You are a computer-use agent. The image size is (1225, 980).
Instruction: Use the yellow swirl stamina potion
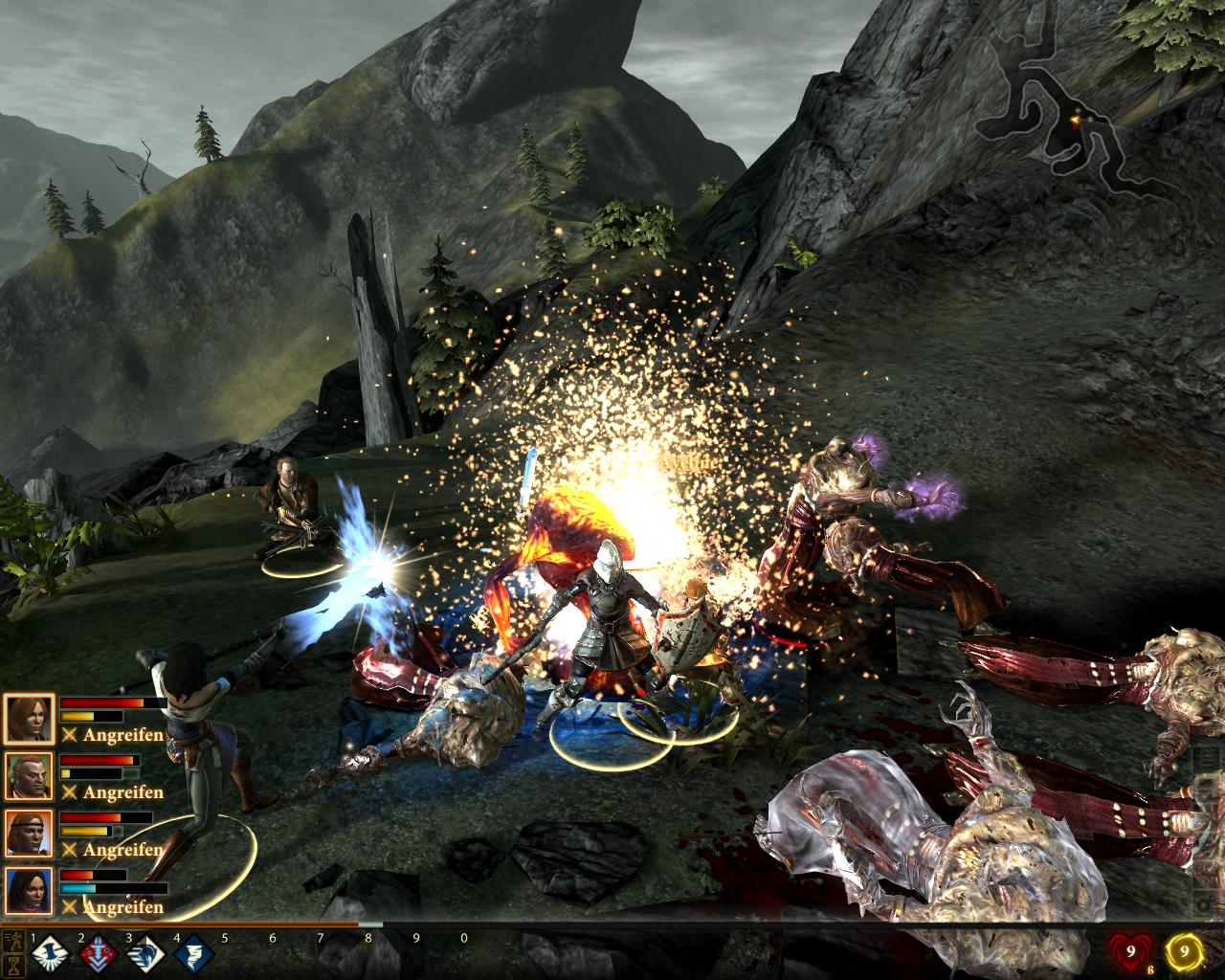point(1185,952)
